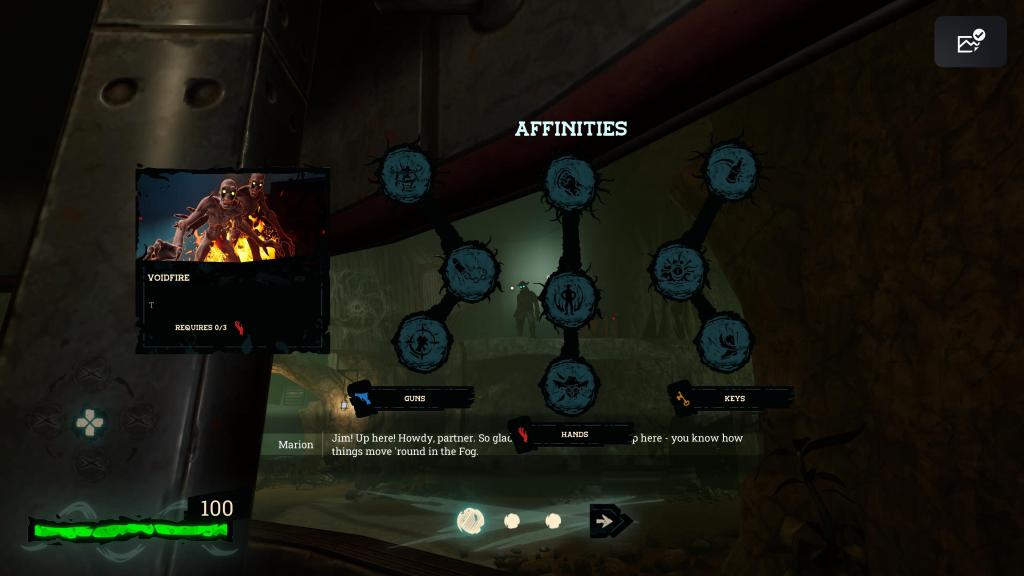This screenshot has width=1024, height=576.
Task: Go to the next page with the arrow
Action: coord(609,521)
